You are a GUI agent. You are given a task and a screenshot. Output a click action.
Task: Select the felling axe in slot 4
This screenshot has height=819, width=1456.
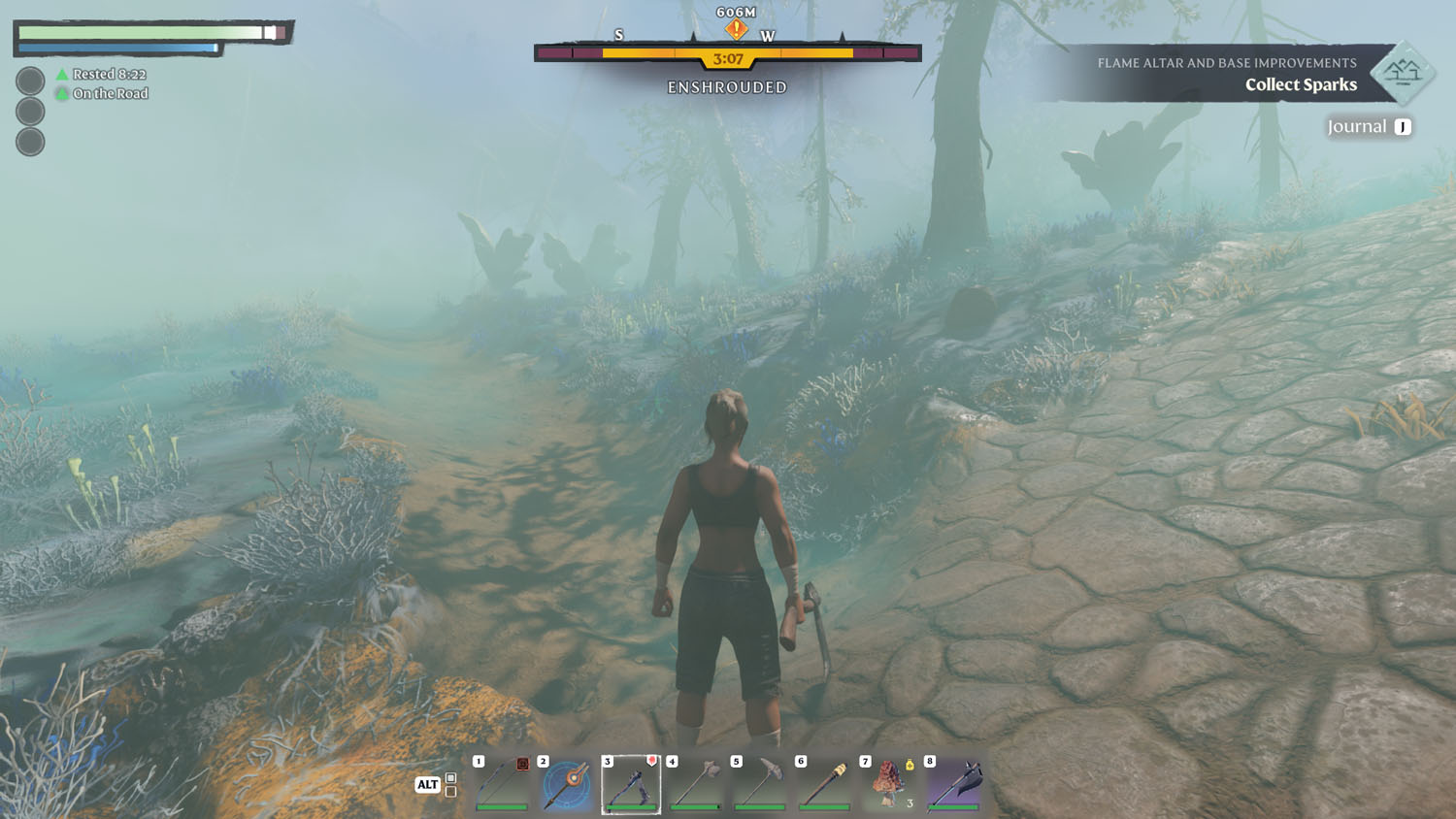point(696,784)
